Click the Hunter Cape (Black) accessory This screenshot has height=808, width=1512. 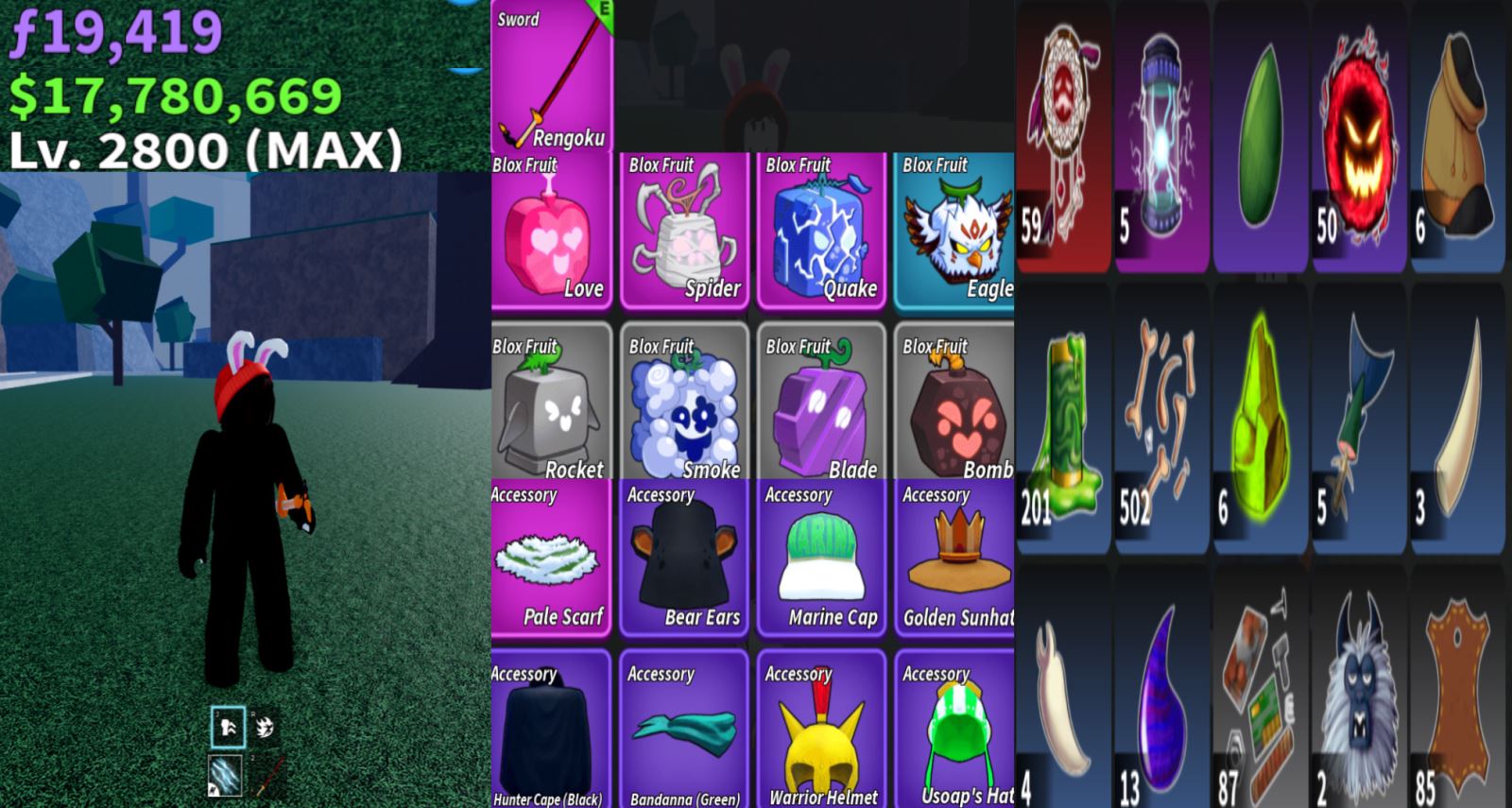pyautogui.click(x=552, y=730)
